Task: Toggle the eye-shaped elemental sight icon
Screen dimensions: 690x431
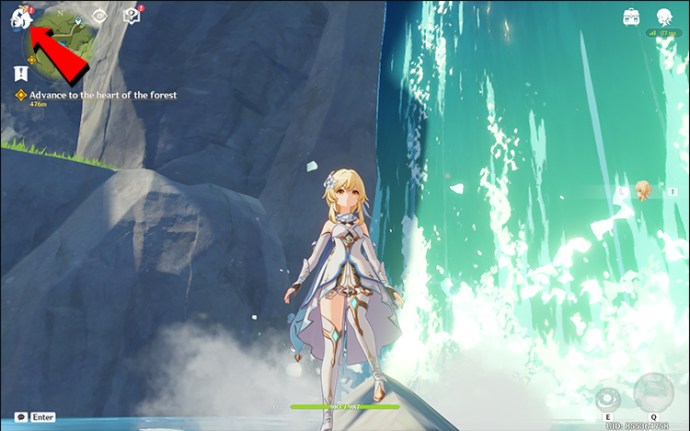Action: 99,16
